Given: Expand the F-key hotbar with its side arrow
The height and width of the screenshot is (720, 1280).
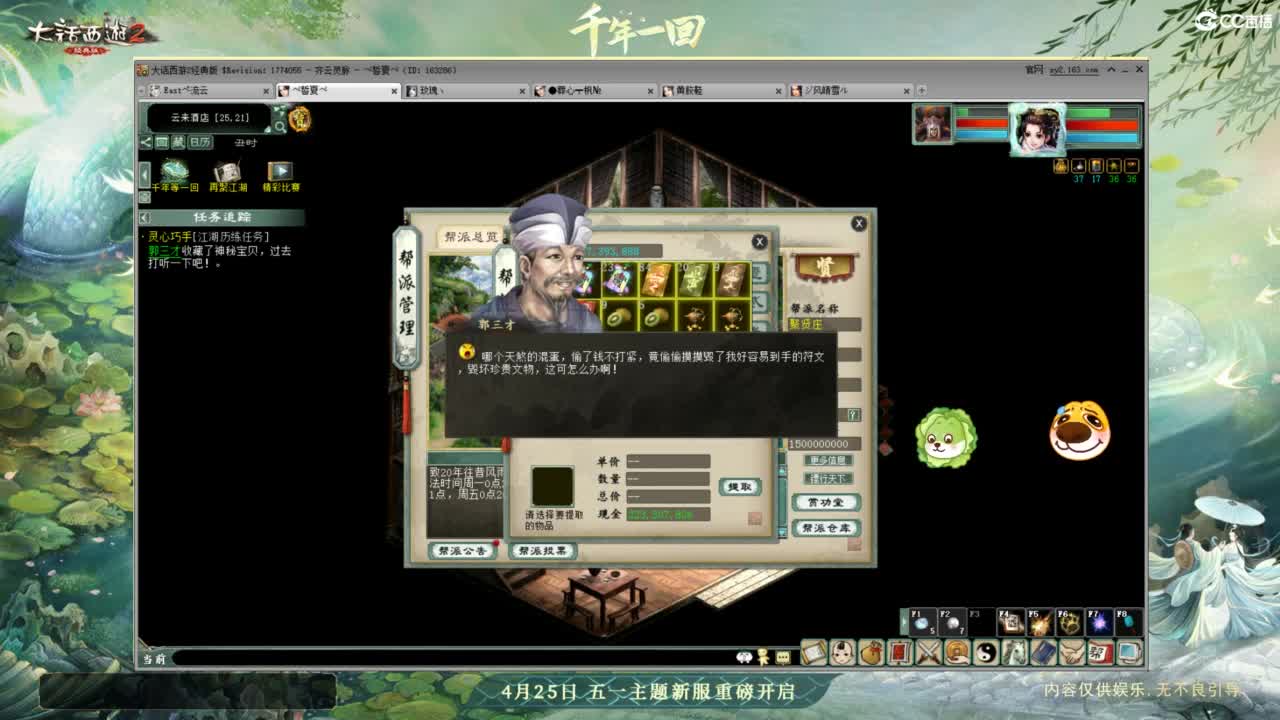Looking at the screenshot, I should pyautogui.click(x=904, y=622).
